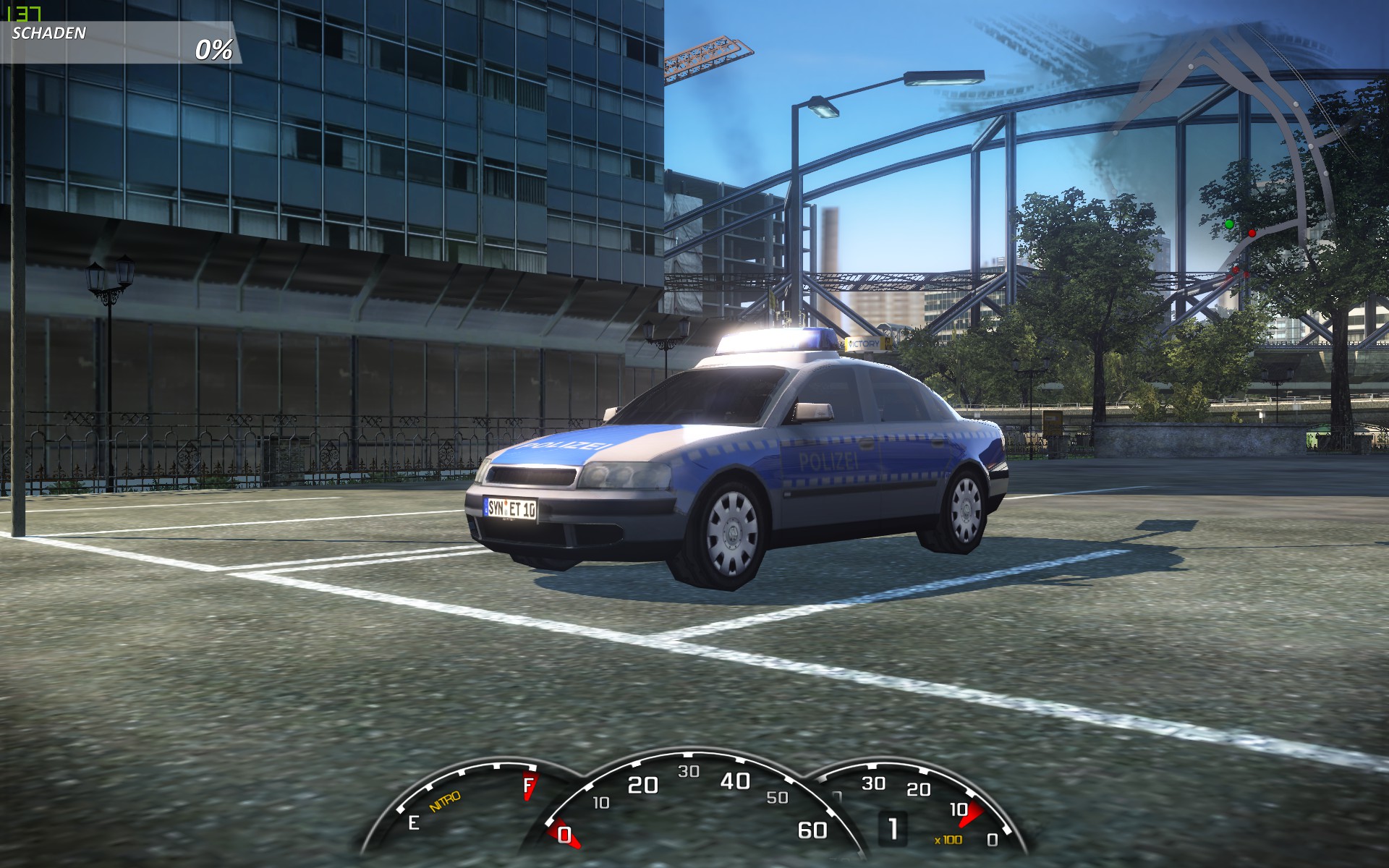Select the green marker on the minimap

pyautogui.click(x=1228, y=224)
